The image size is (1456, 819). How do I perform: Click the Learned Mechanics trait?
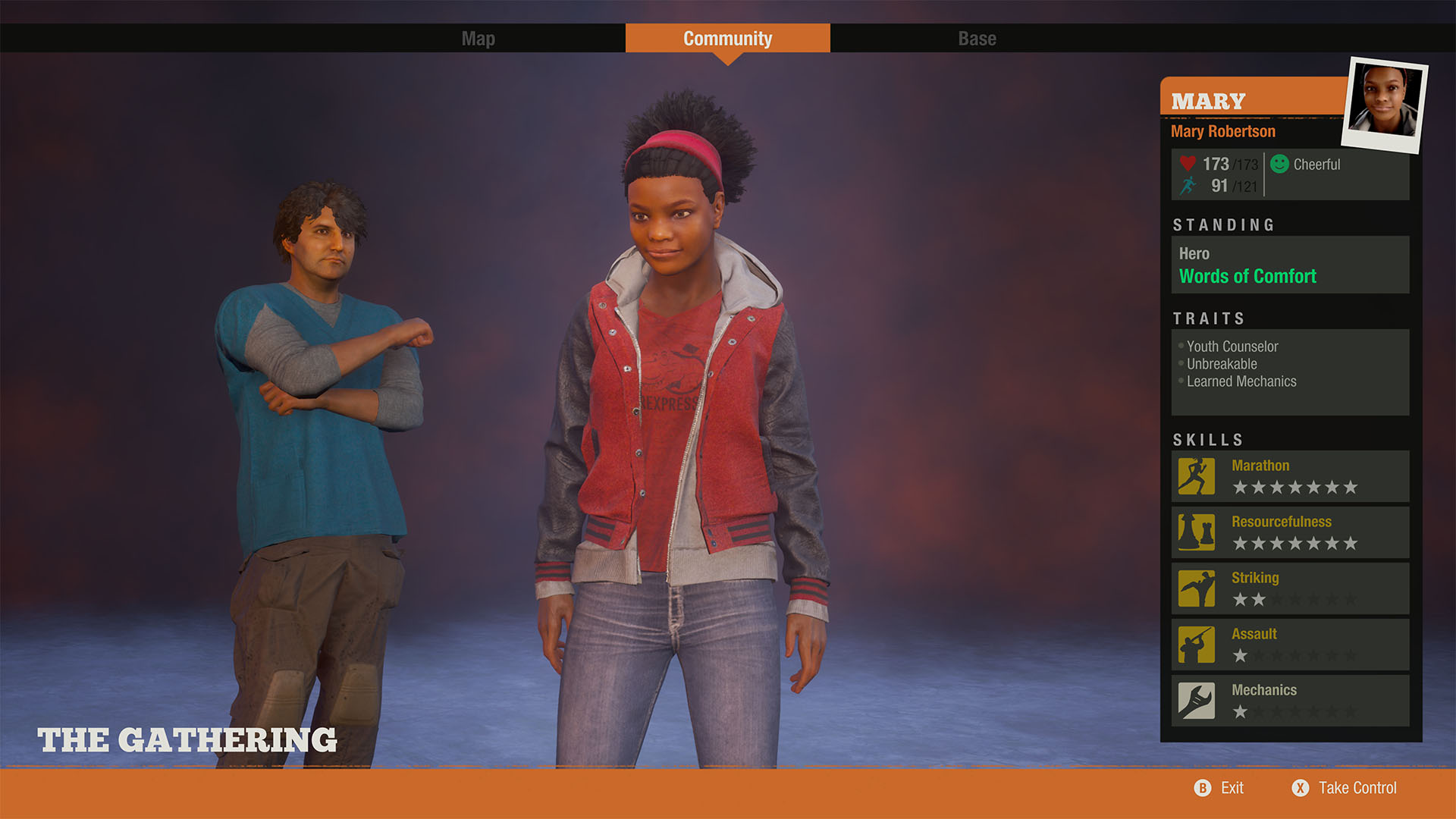click(1241, 381)
